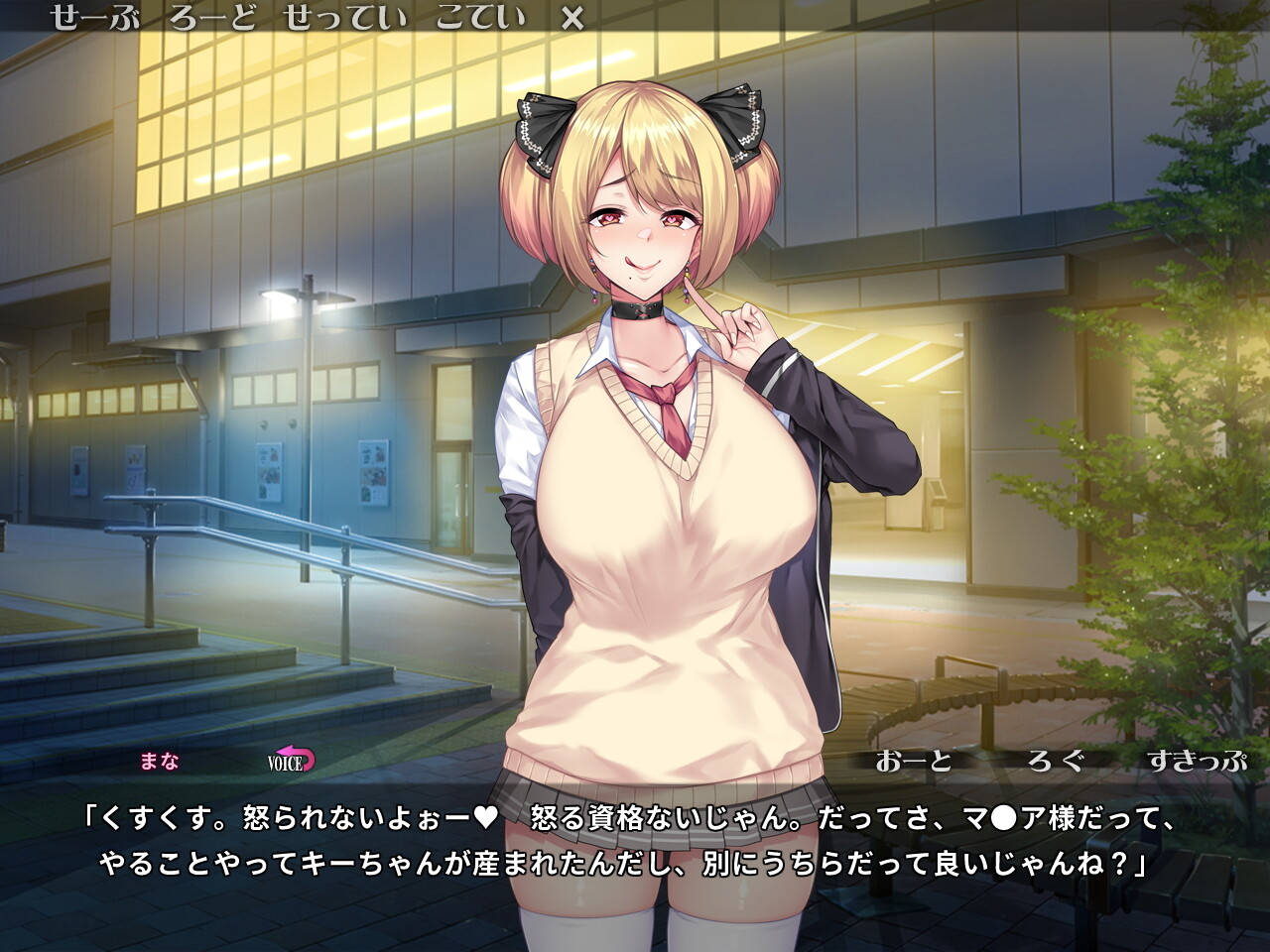Select すきっぷ to fast-forward the story
This screenshot has height=952, width=1270.
[x=1196, y=763]
